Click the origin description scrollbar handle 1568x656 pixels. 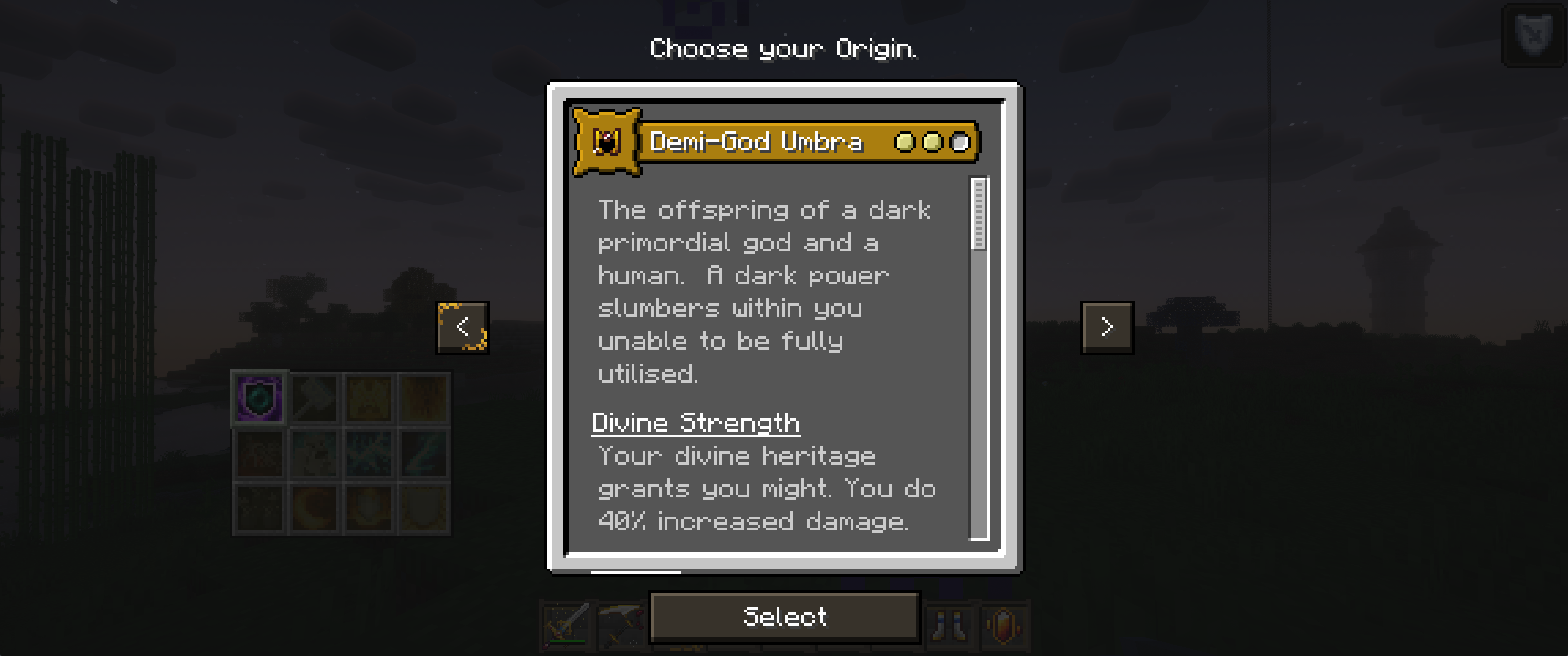click(979, 214)
